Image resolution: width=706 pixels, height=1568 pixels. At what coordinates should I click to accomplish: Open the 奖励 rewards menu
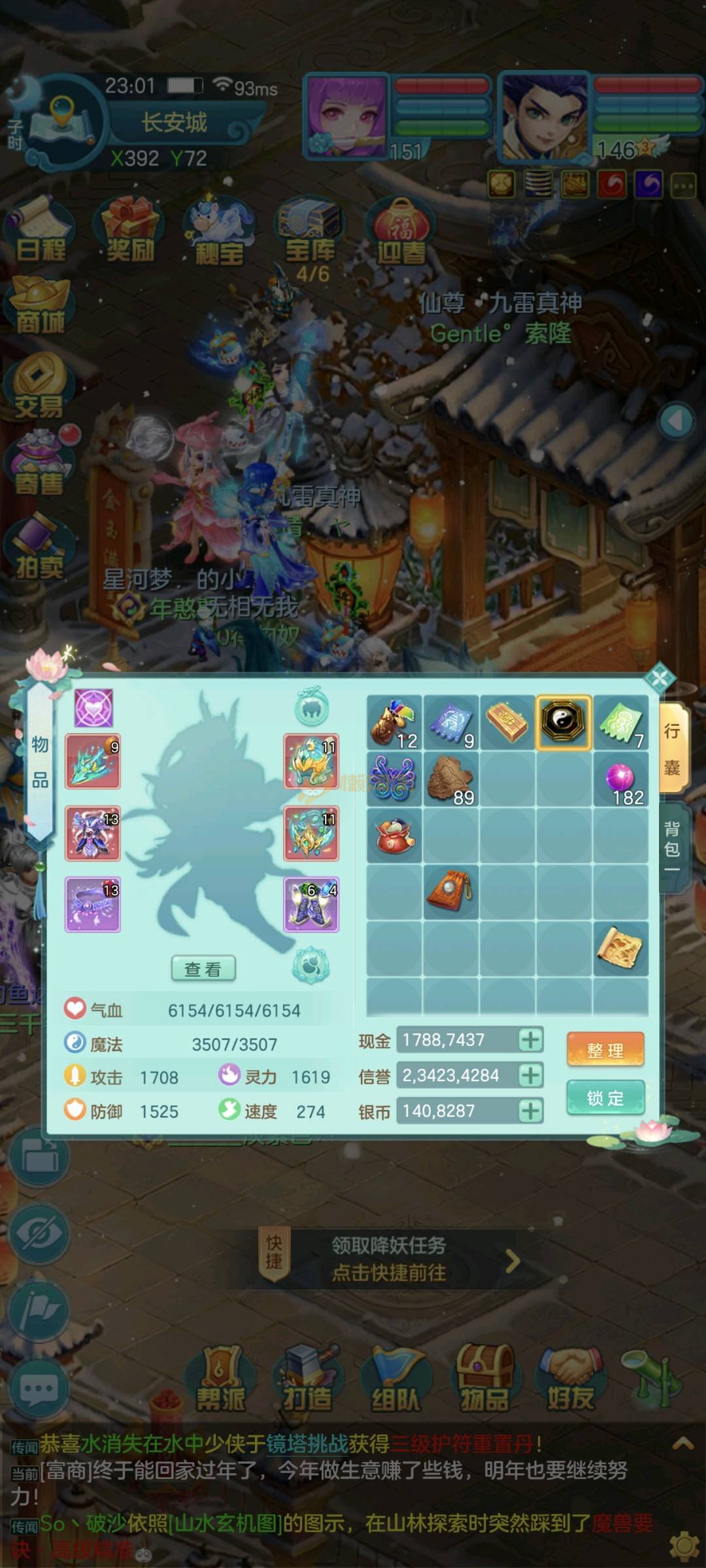[x=130, y=232]
